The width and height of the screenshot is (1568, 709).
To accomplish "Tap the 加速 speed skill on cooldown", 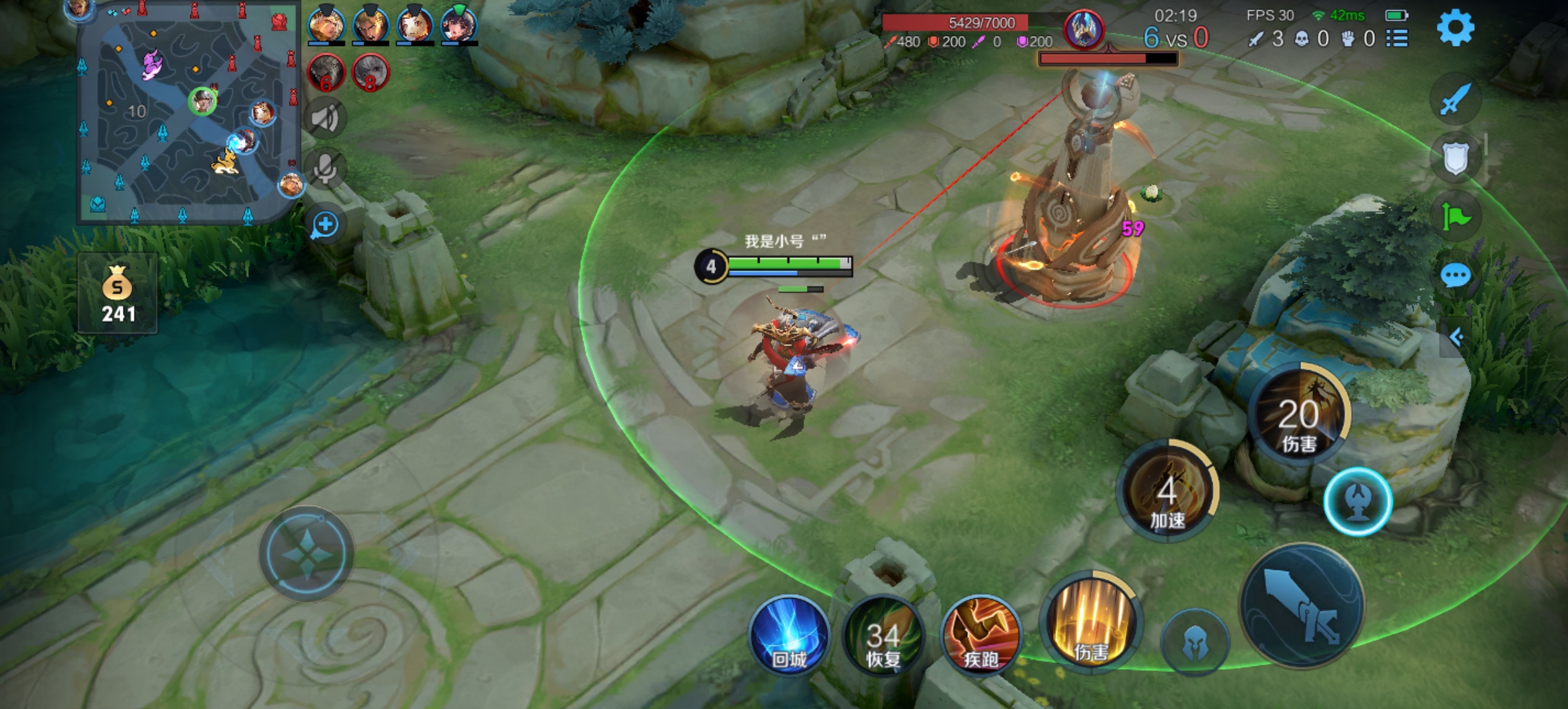I will pos(1167,491).
